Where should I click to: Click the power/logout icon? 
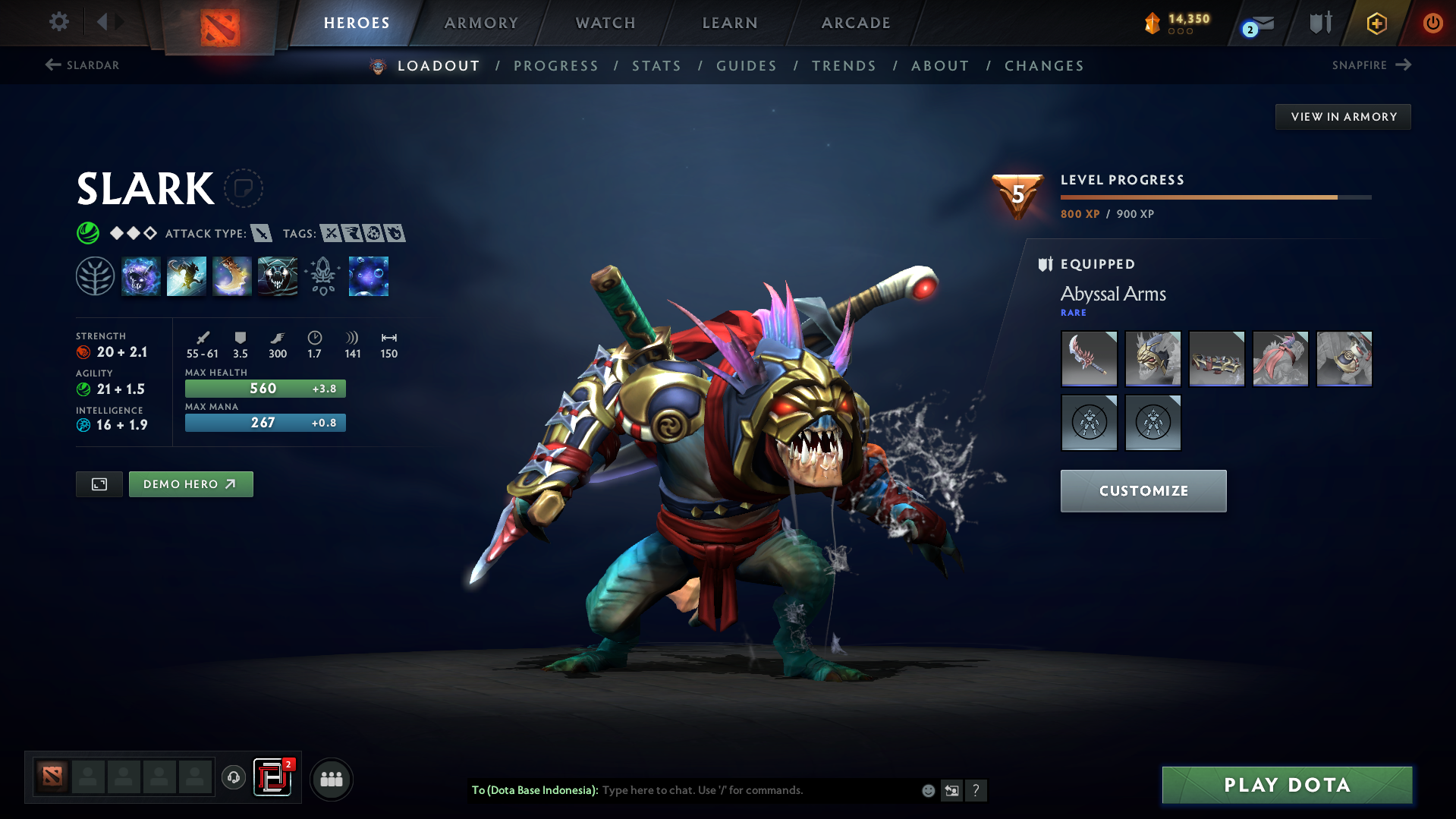[1432, 23]
